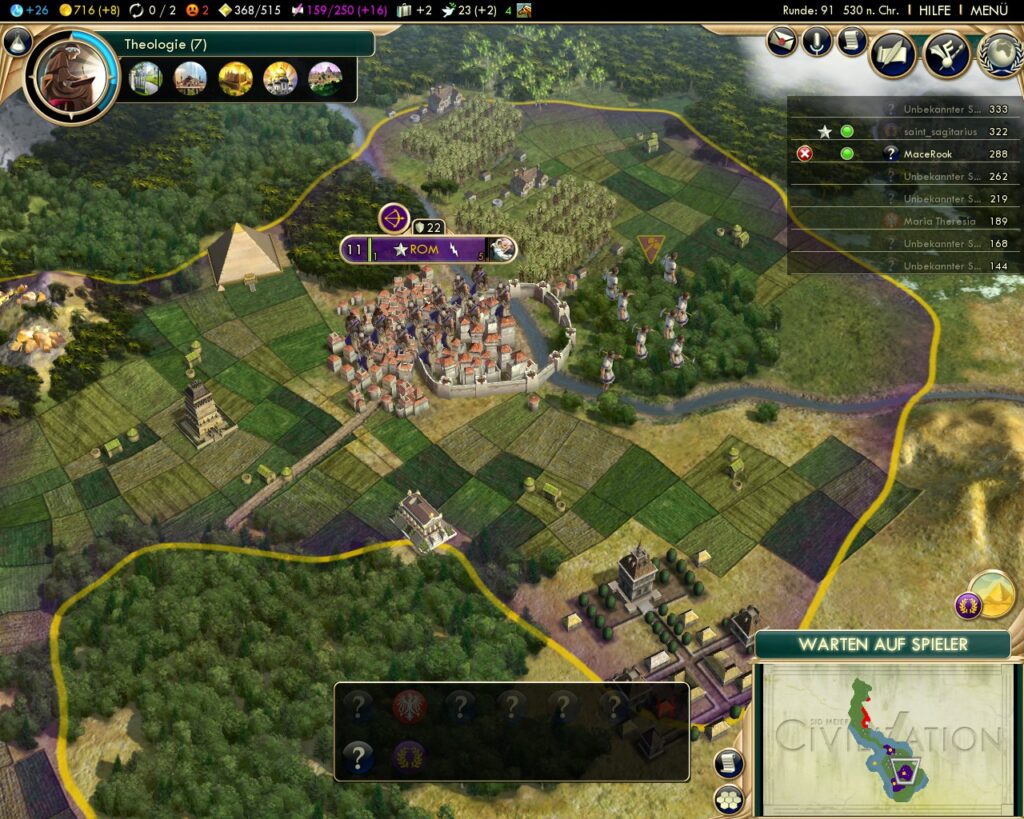Click HILFE to open the Civilopedia
Image resolution: width=1024 pixels, height=819 pixels.
coord(935,10)
